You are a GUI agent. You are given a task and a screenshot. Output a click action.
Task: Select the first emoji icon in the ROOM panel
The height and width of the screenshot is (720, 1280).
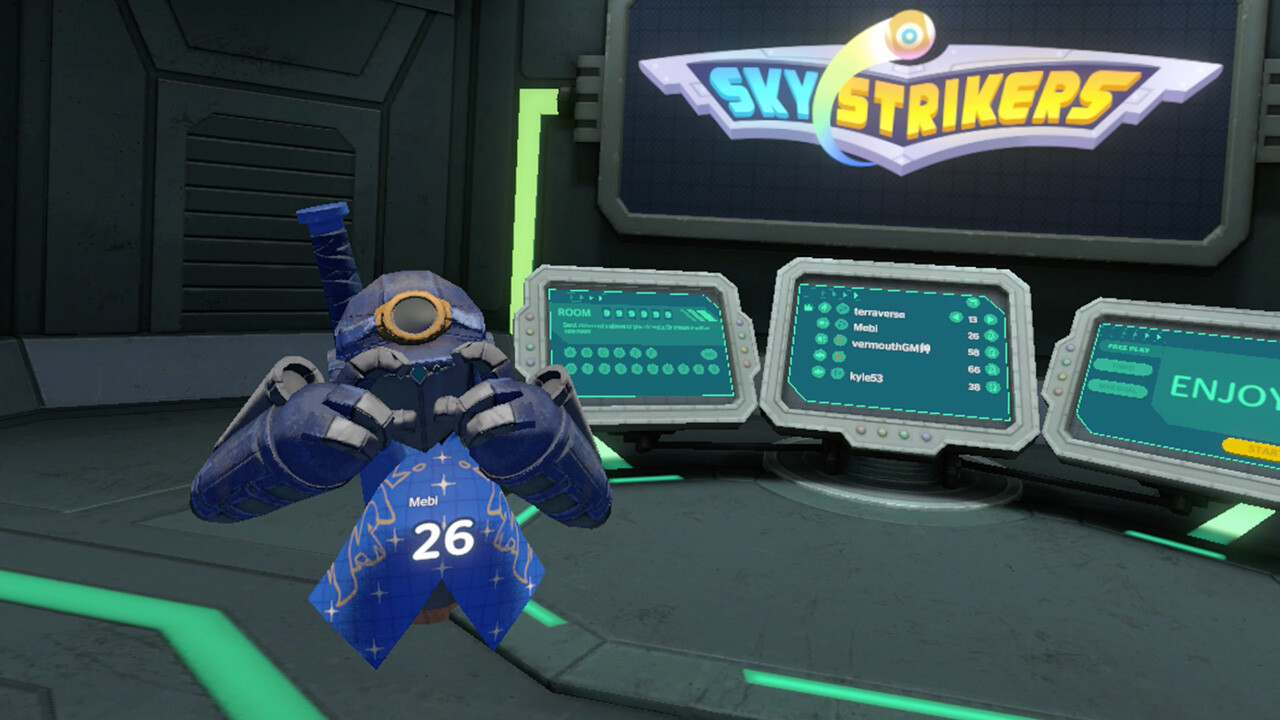[x=570, y=353]
